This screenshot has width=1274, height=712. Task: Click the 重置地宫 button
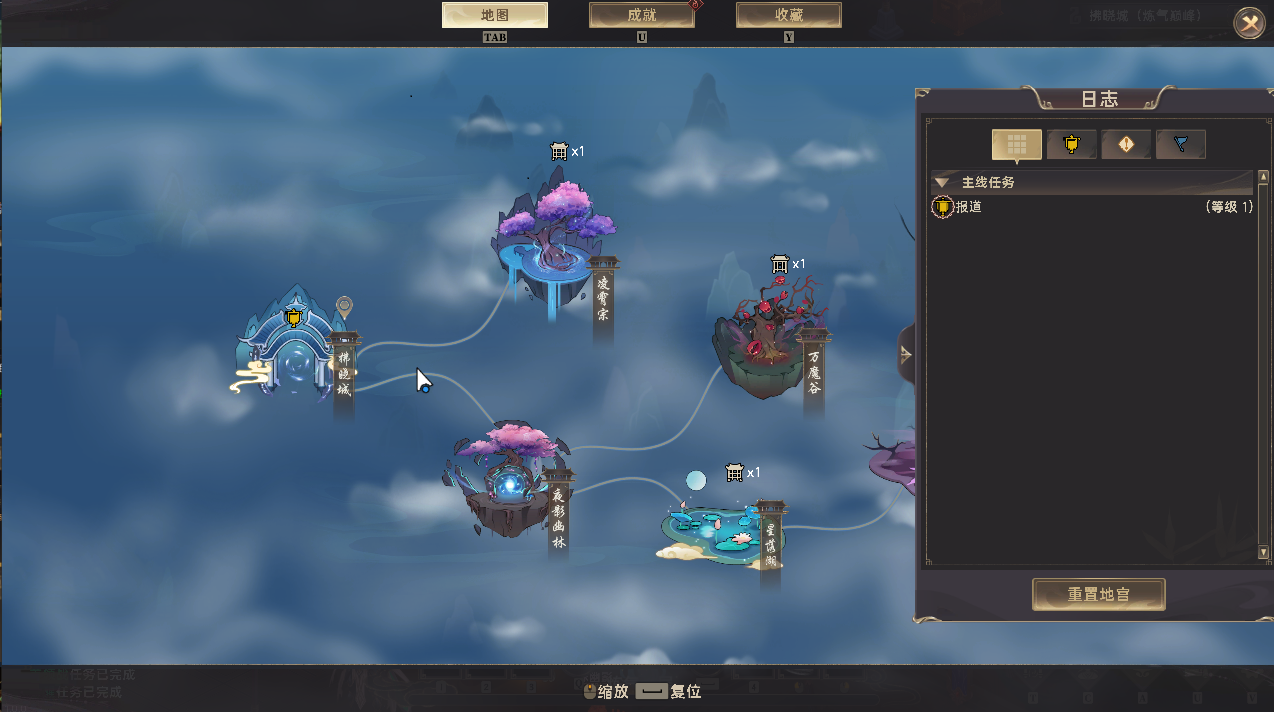(1099, 594)
